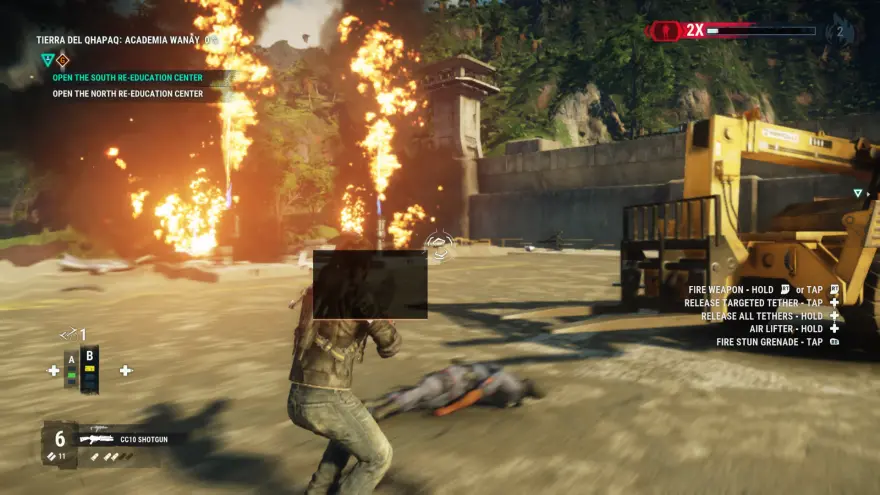880x495 pixels.
Task: Click the orange diamond objective marker icon
Action: (x=62, y=59)
